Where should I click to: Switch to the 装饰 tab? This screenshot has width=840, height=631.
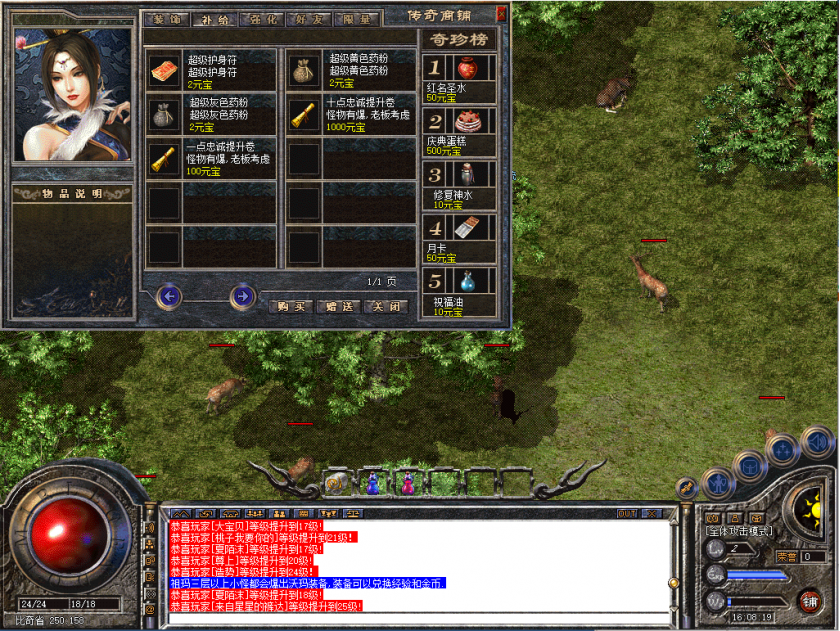(165, 19)
